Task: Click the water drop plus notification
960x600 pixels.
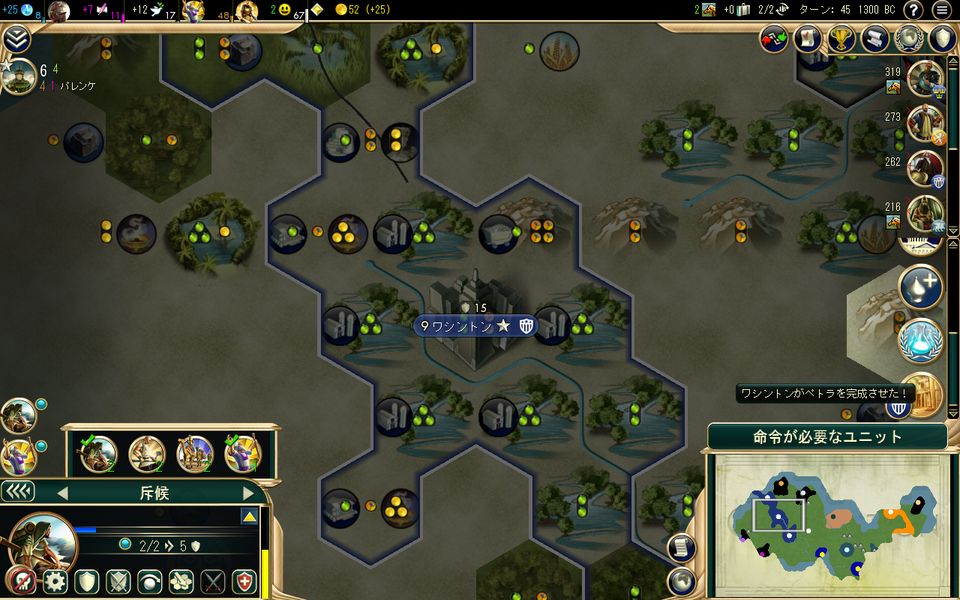Action: (x=920, y=287)
